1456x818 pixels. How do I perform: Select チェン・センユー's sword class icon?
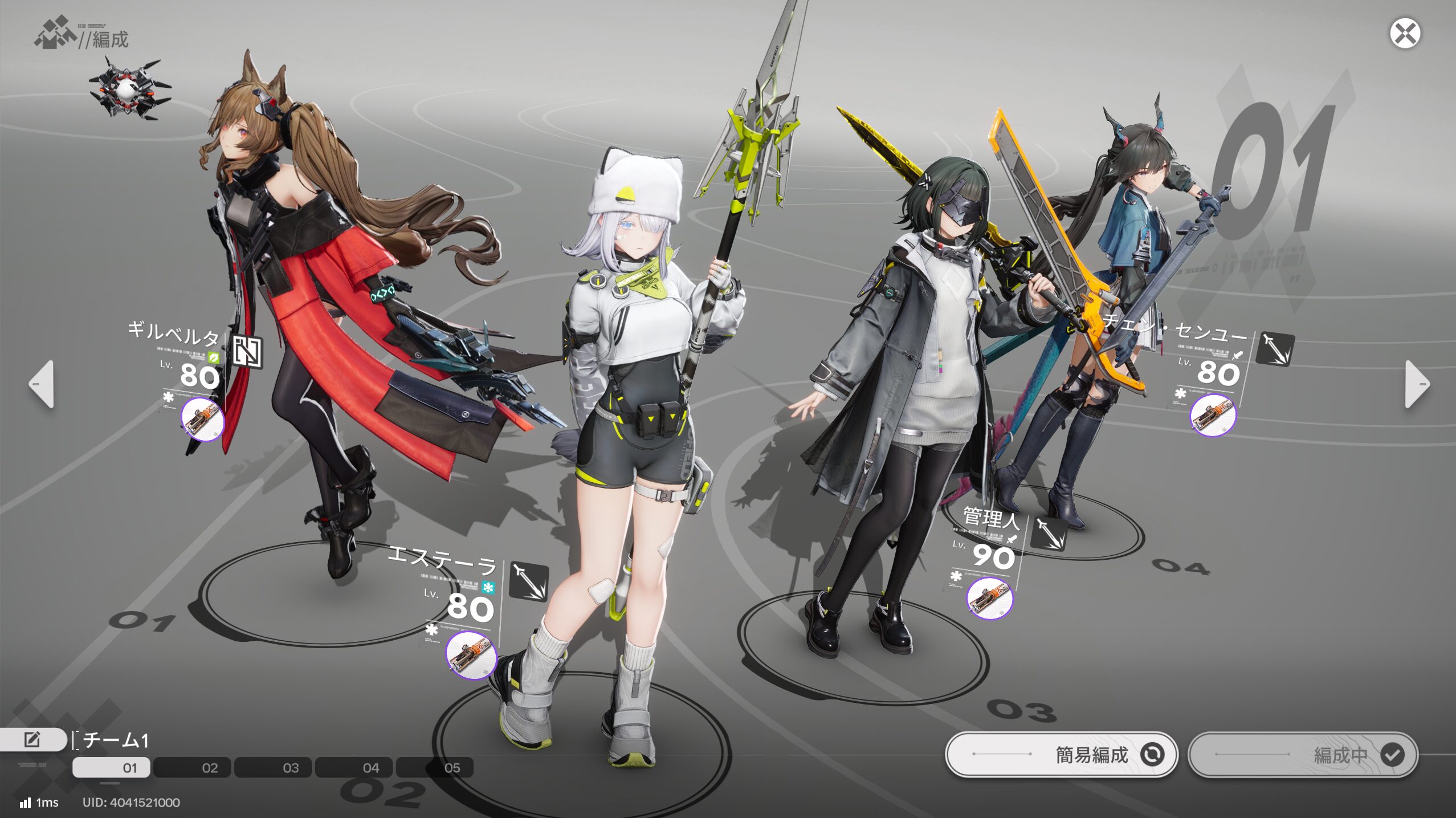point(1275,348)
